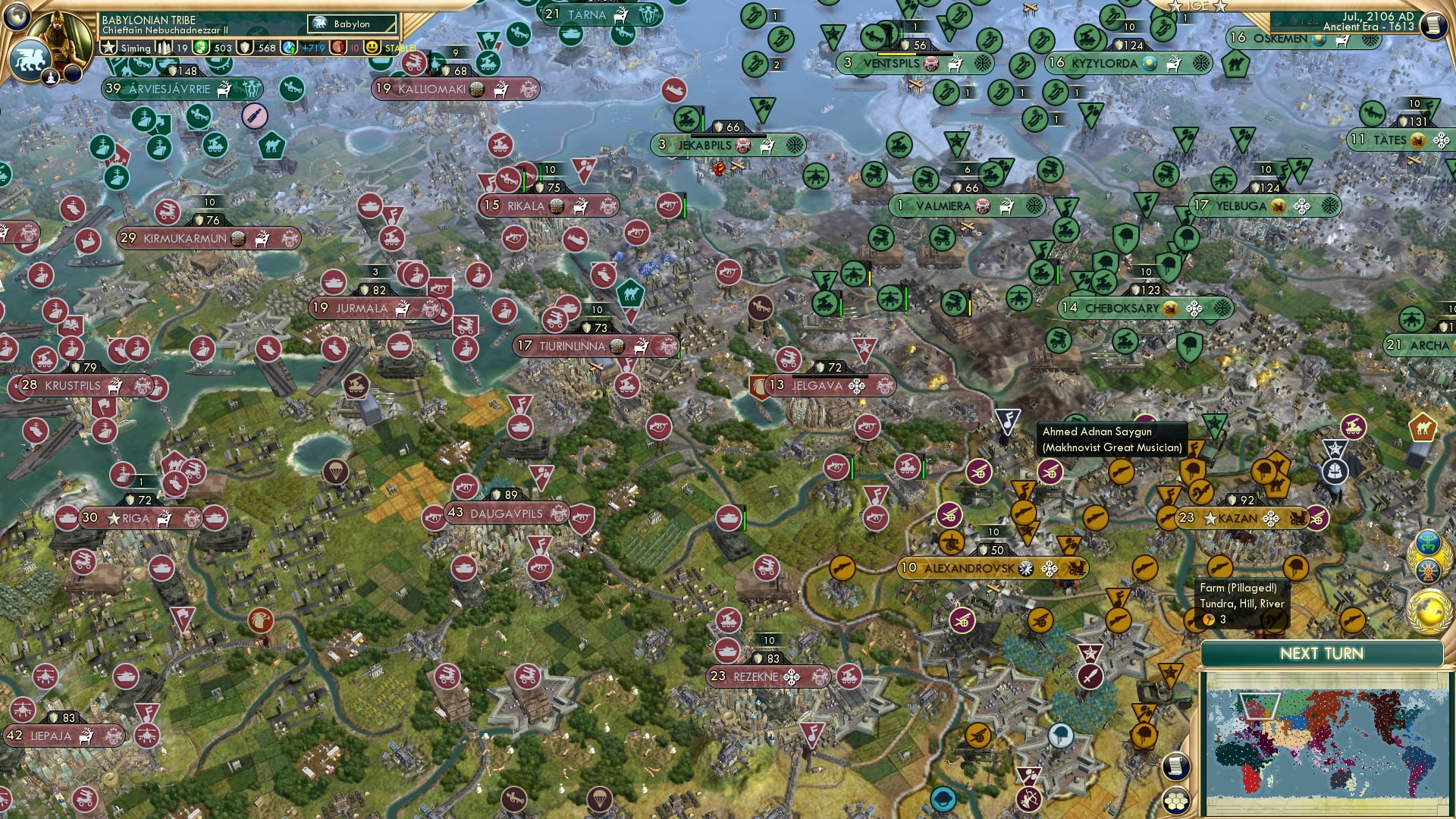Click the blue culture overview icon on the right
Image resolution: width=1456 pixels, height=819 pixels.
1429,540
